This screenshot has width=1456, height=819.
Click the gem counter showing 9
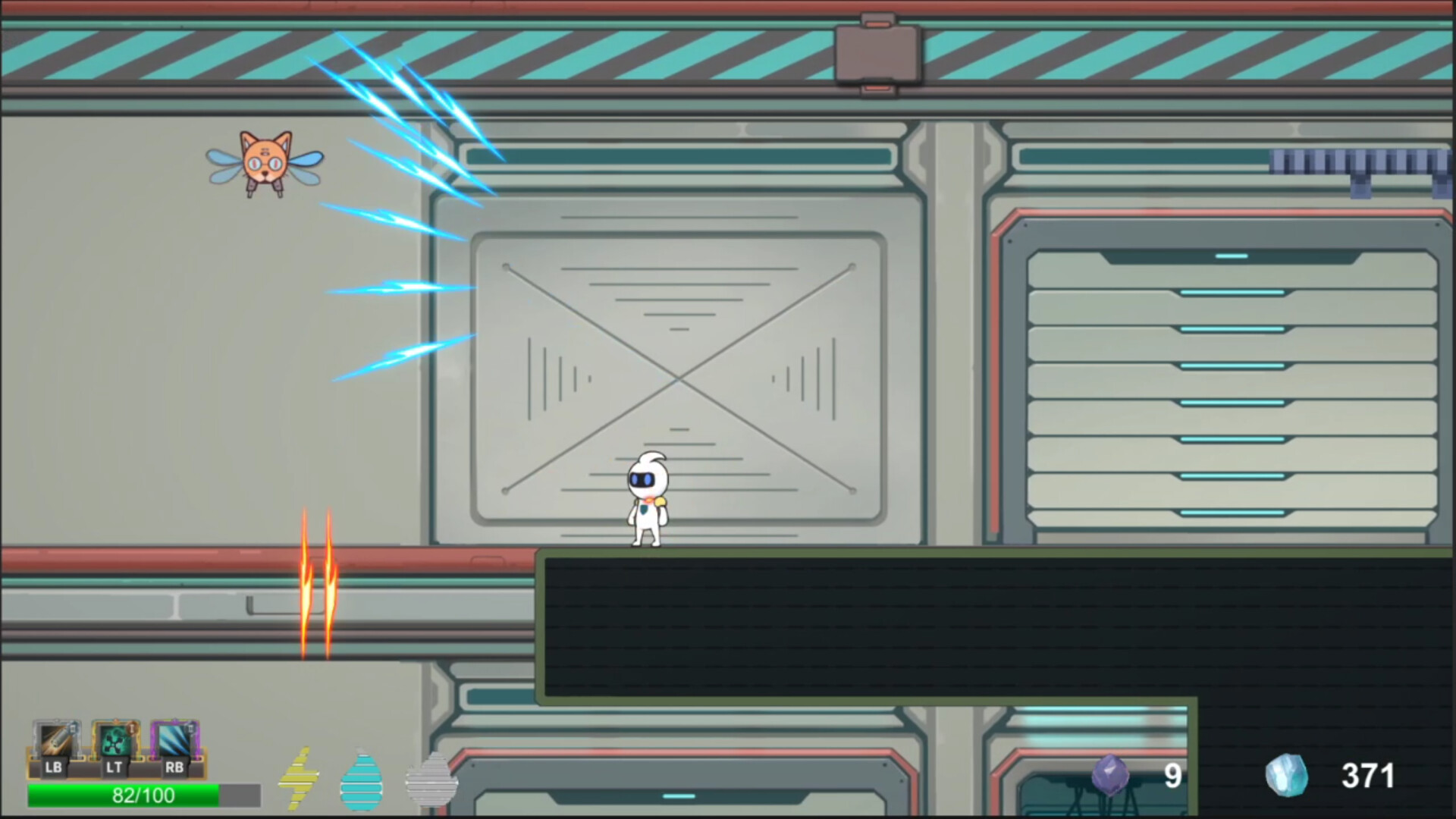coord(1172,775)
